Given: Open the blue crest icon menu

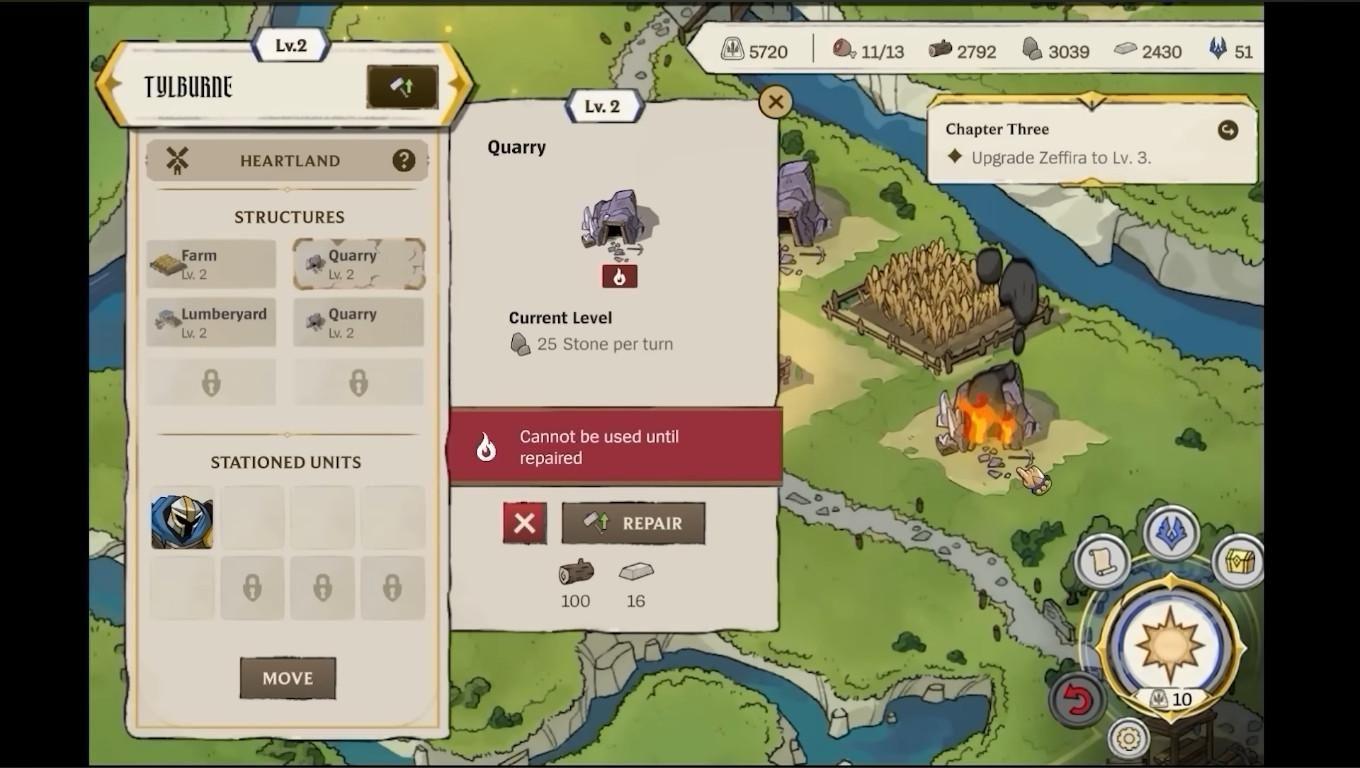Looking at the screenshot, I should [1171, 533].
